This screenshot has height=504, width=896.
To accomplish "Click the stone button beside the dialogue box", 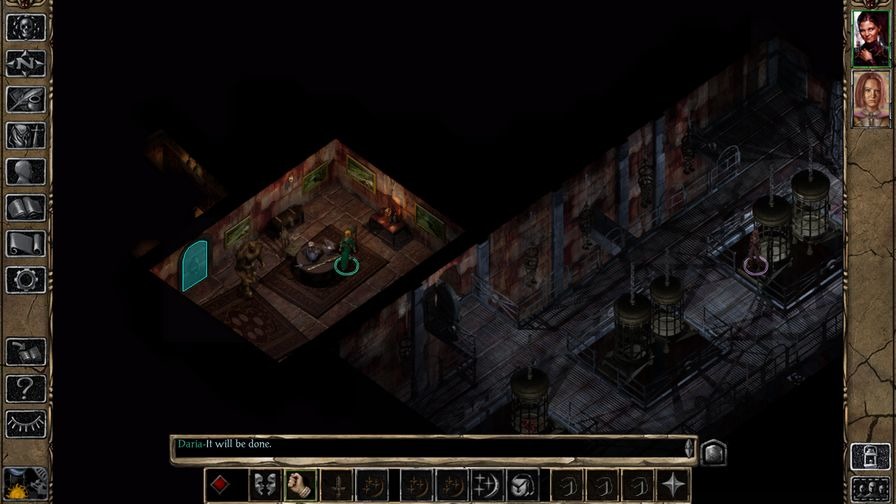I will pyautogui.click(x=711, y=452).
